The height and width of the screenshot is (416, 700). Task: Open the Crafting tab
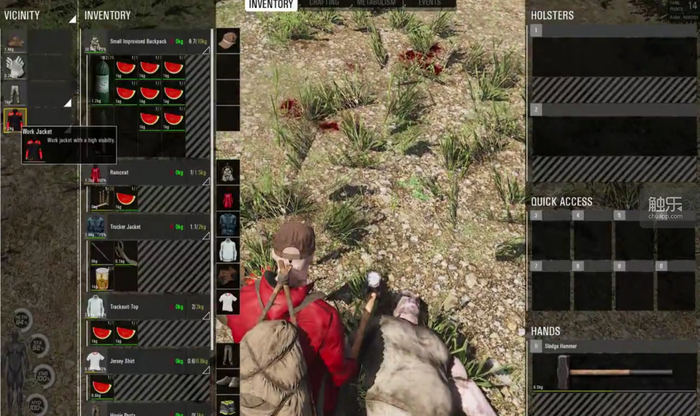coord(324,4)
